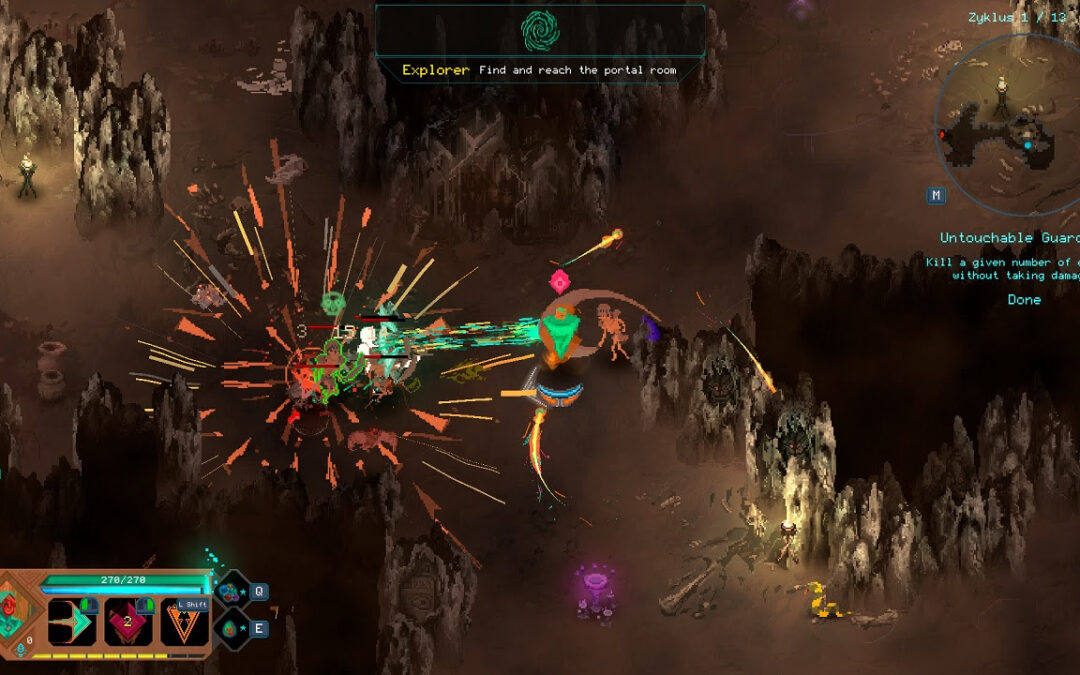Click the swirling portal objective icon

pyautogui.click(x=540, y=31)
